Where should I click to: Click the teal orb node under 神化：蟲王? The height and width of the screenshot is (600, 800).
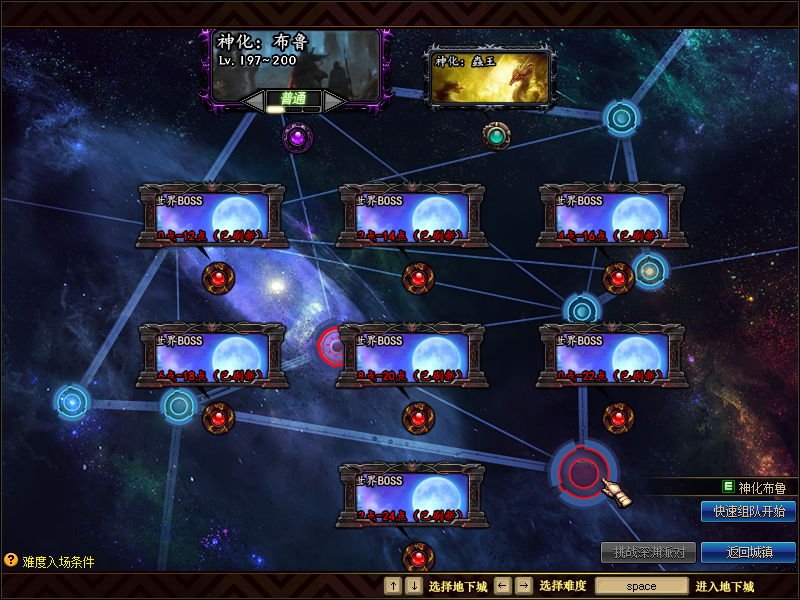click(x=496, y=135)
